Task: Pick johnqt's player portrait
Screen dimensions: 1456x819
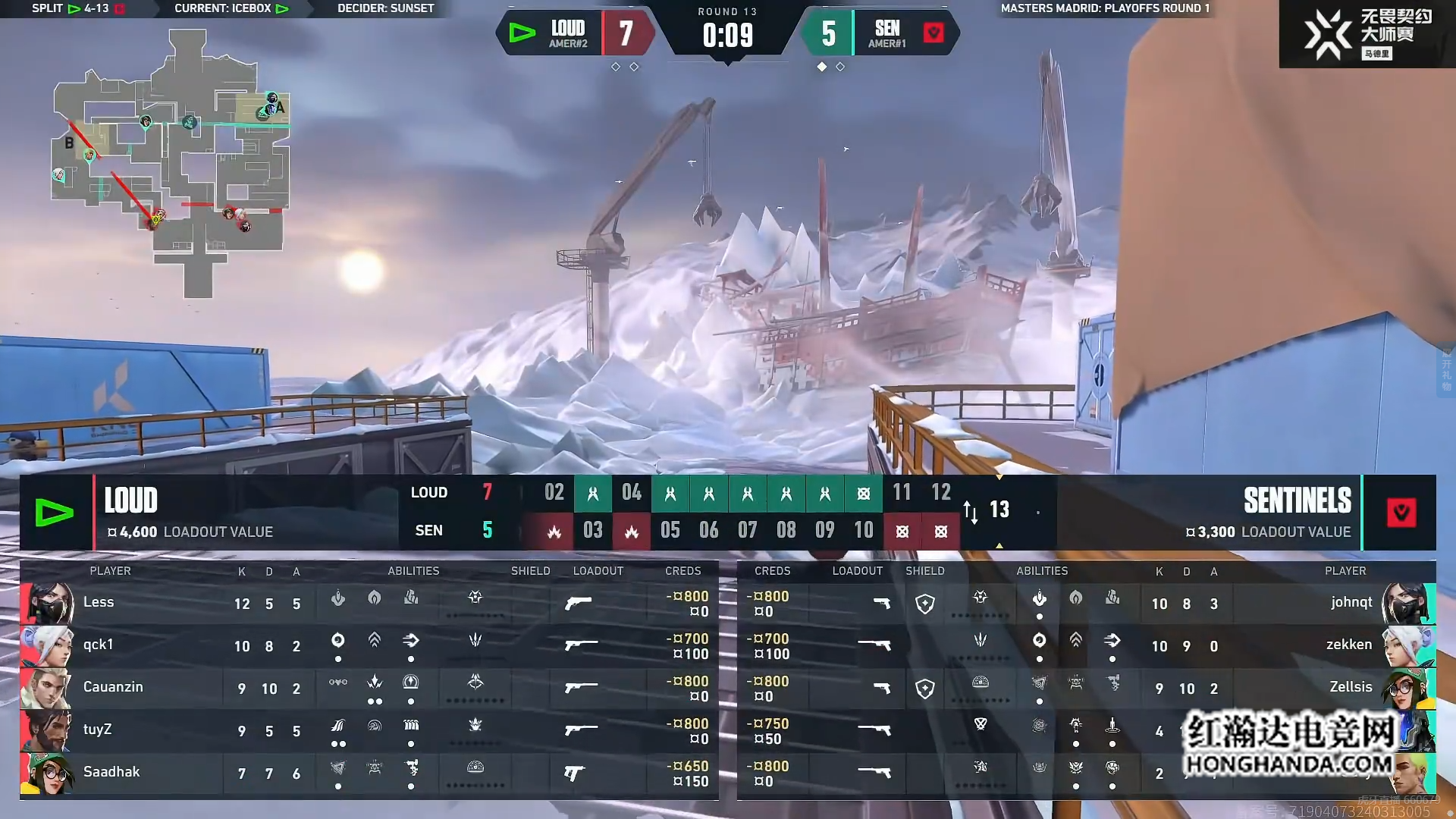Action: 1407,604
